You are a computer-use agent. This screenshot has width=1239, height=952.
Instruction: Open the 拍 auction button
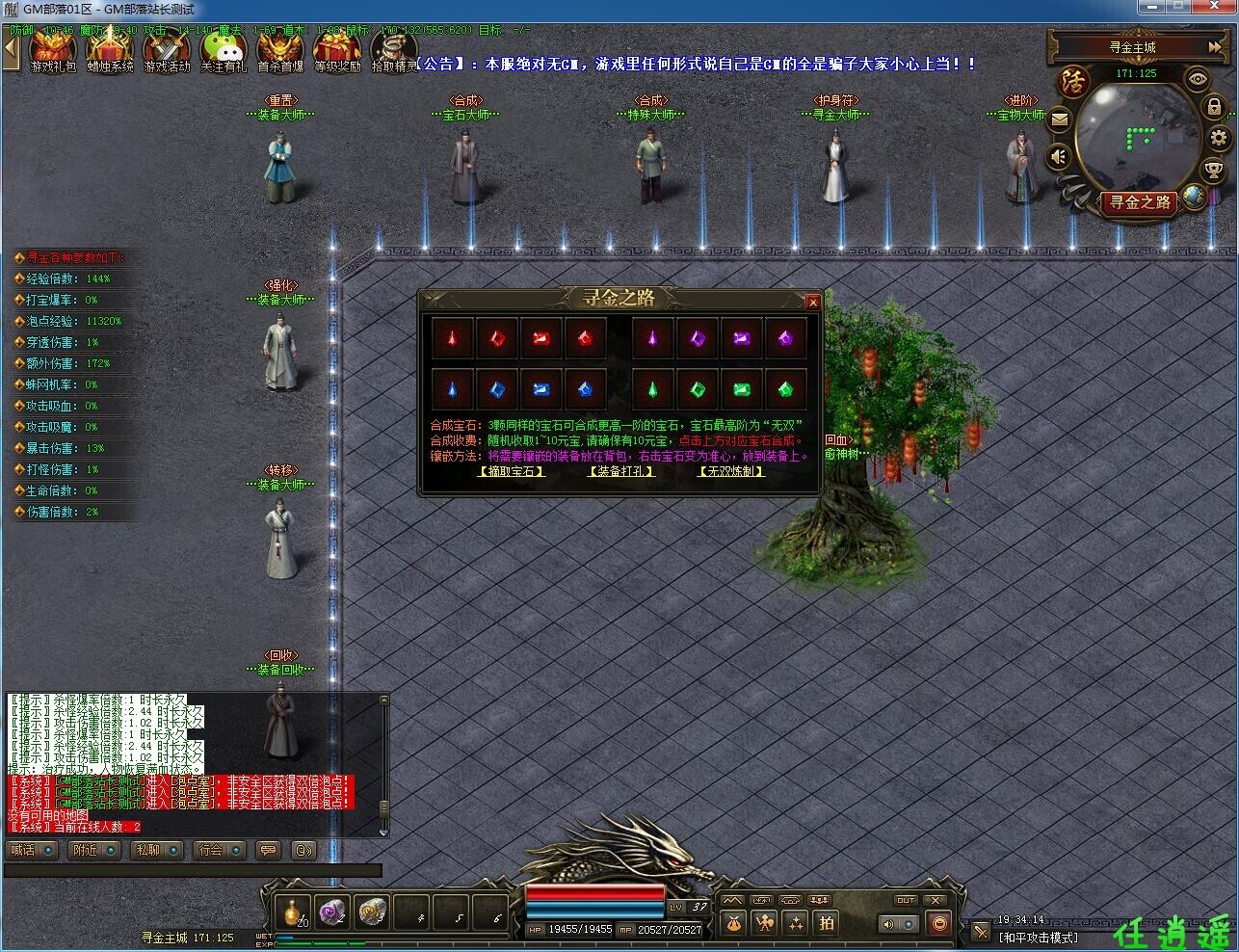pyautogui.click(x=827, y=923)
